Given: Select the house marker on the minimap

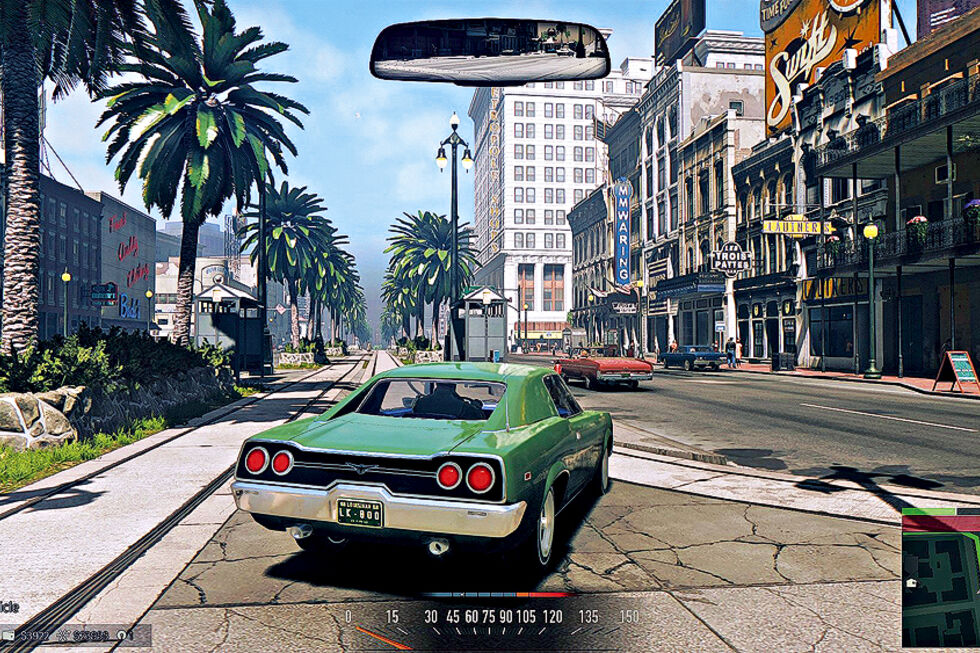Looking at the screenshot, I should point(911,582).
